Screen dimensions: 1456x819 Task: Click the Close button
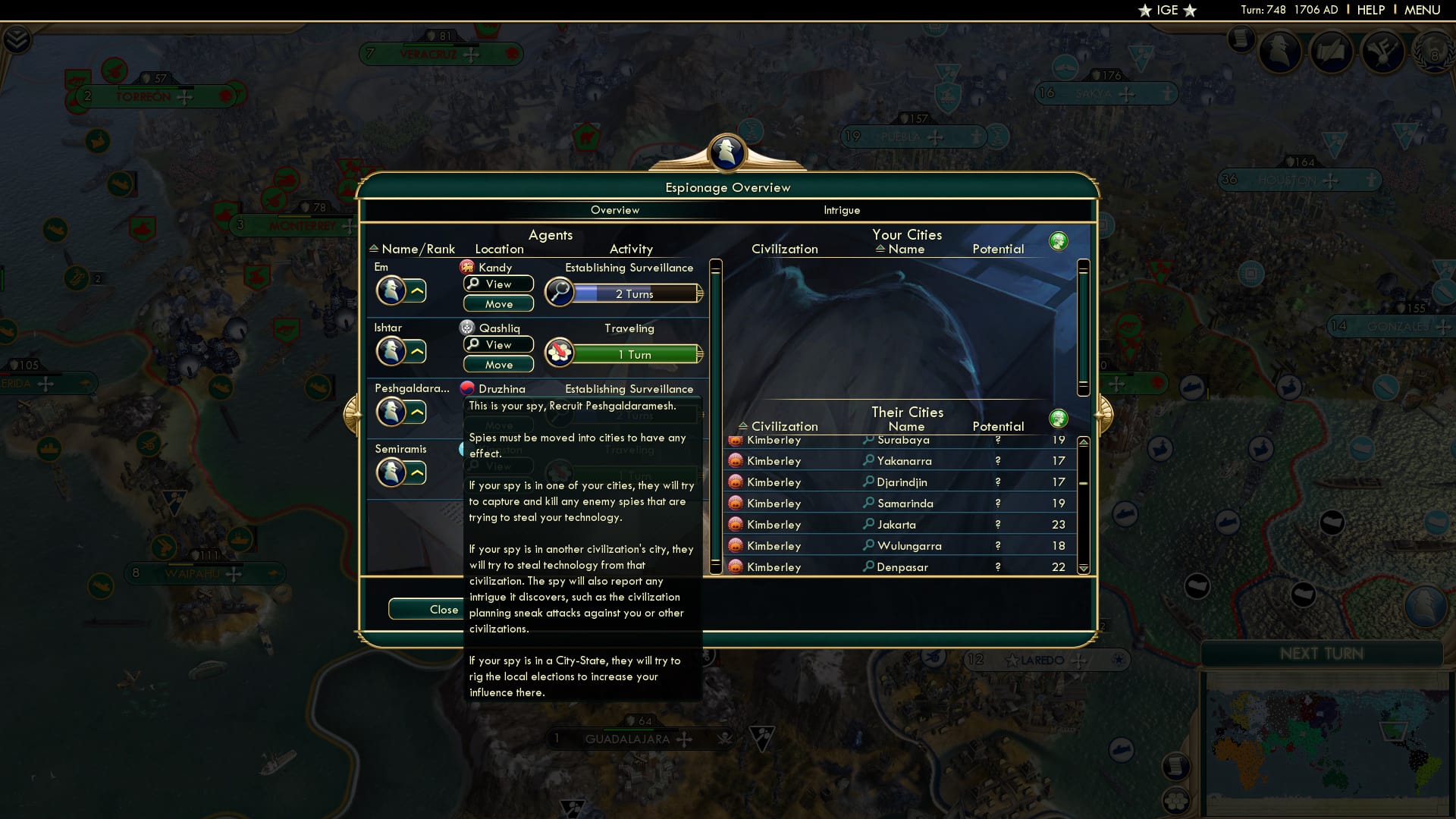(444, 609)
